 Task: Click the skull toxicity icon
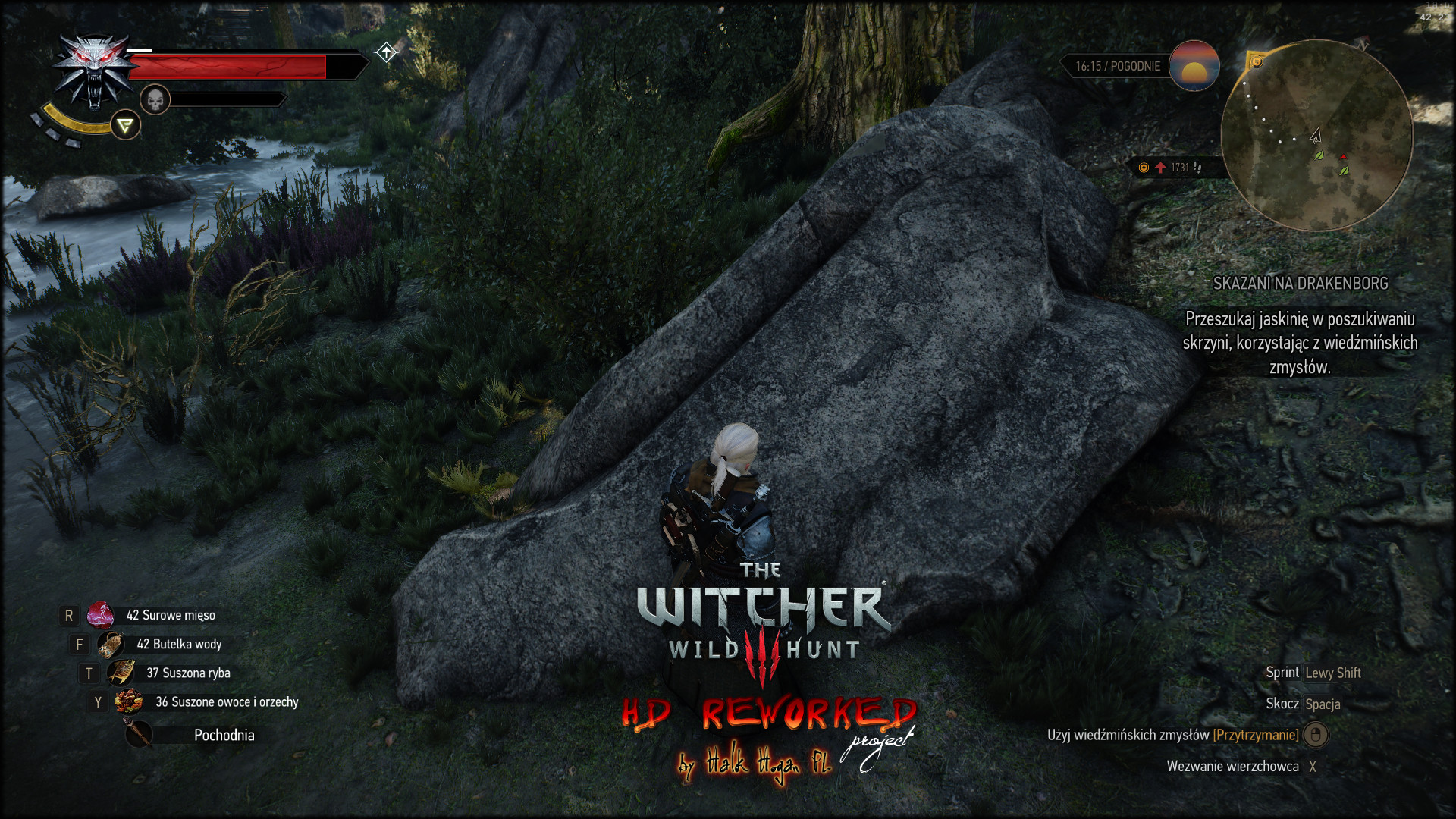(155, 99)
